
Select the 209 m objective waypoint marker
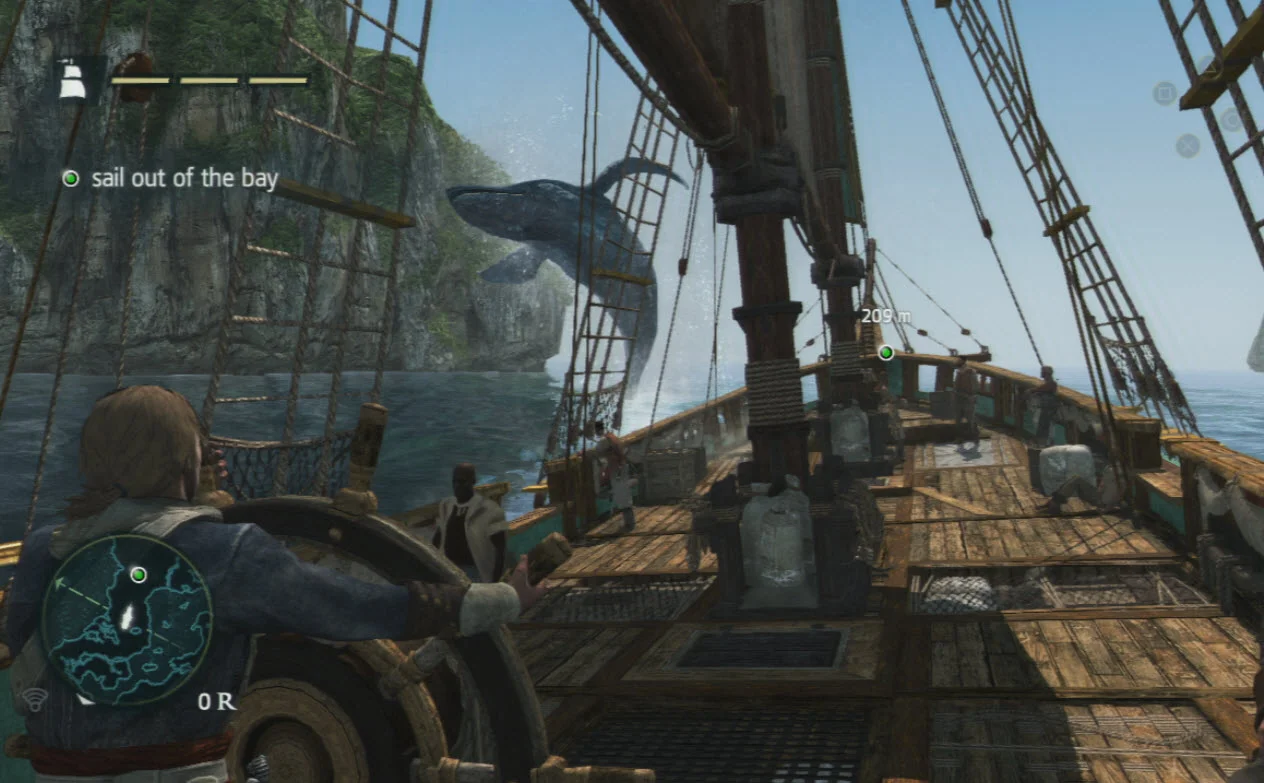pos(885,352)
